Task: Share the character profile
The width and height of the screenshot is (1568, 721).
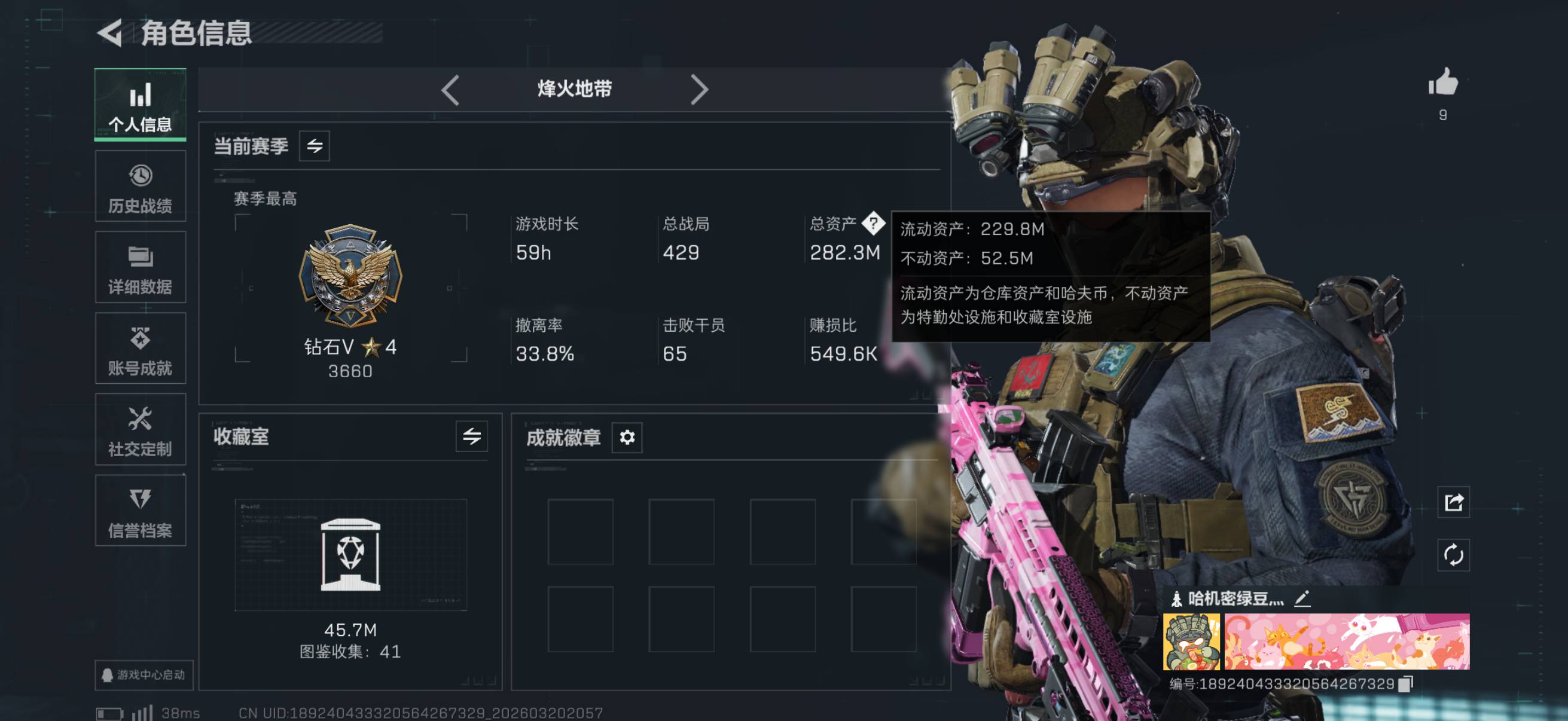Action: [1453, 503]
